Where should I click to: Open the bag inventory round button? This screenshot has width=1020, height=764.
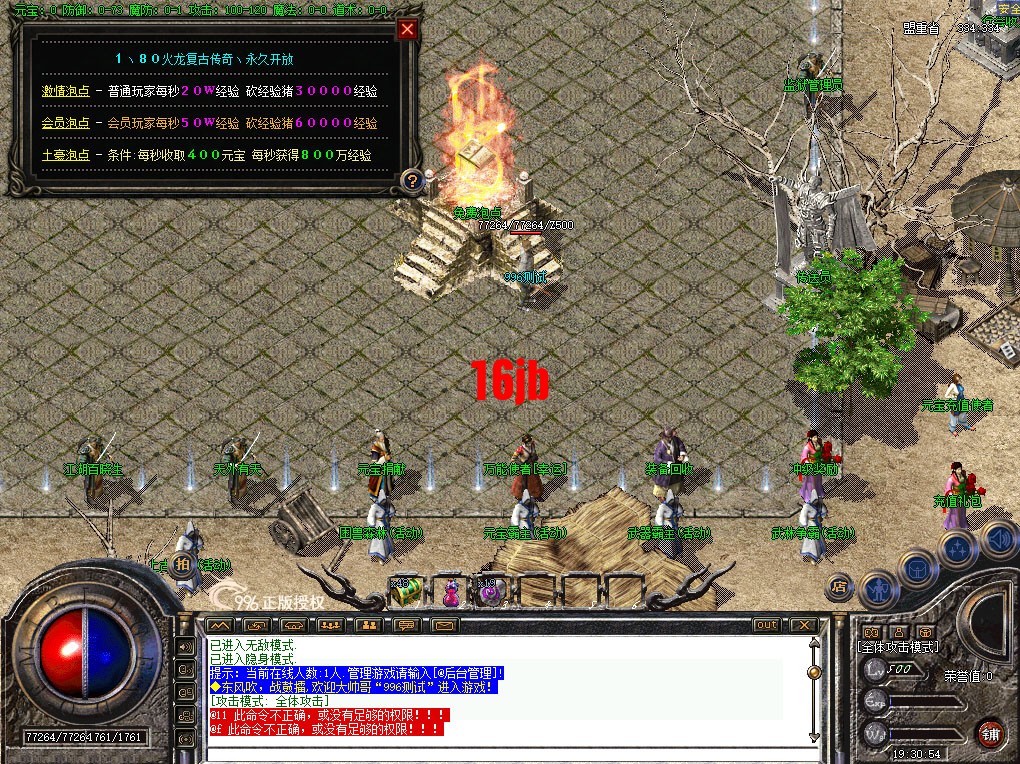[x=916, y=568]
